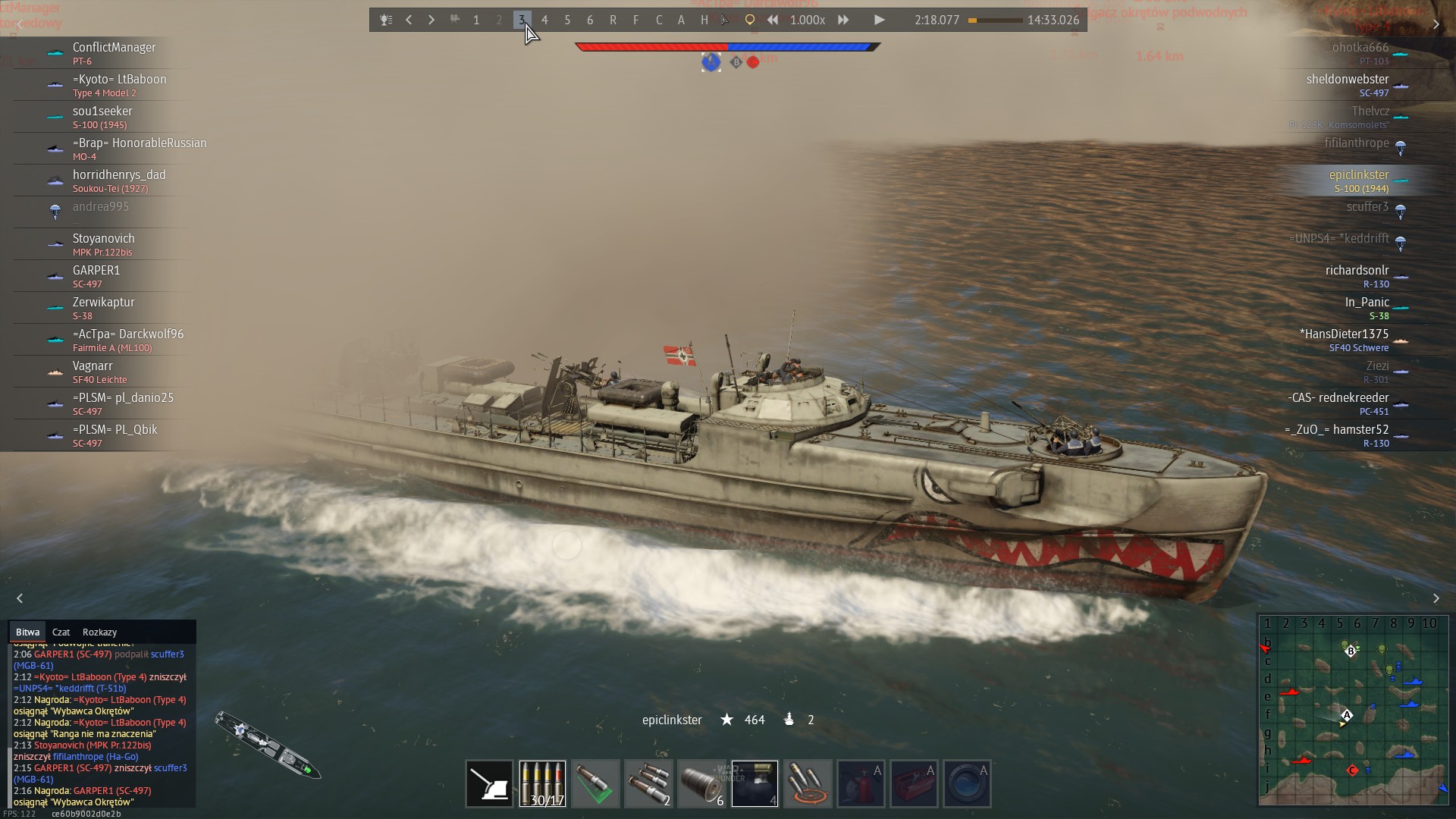This screenshot has width=1456, height=819.
Task: Slow down replay with the rewind arrows
Action: point(772,20)
